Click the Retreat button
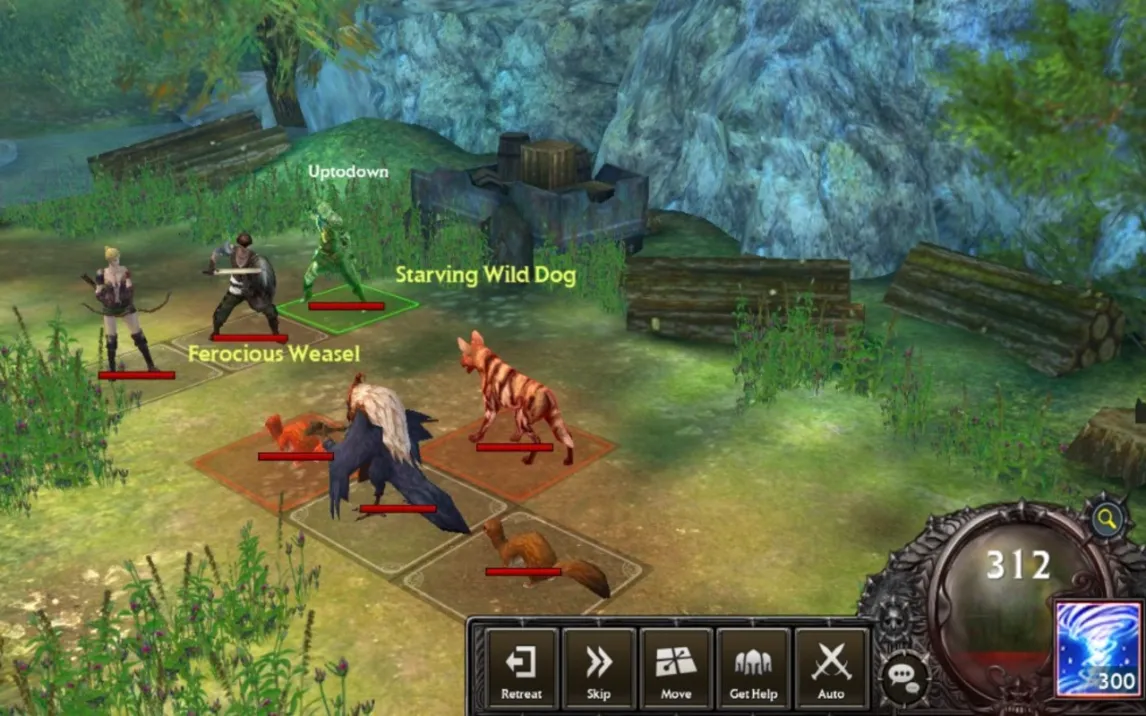Image resolution: width=1146 pixels, height=716 pixels. 521,668
